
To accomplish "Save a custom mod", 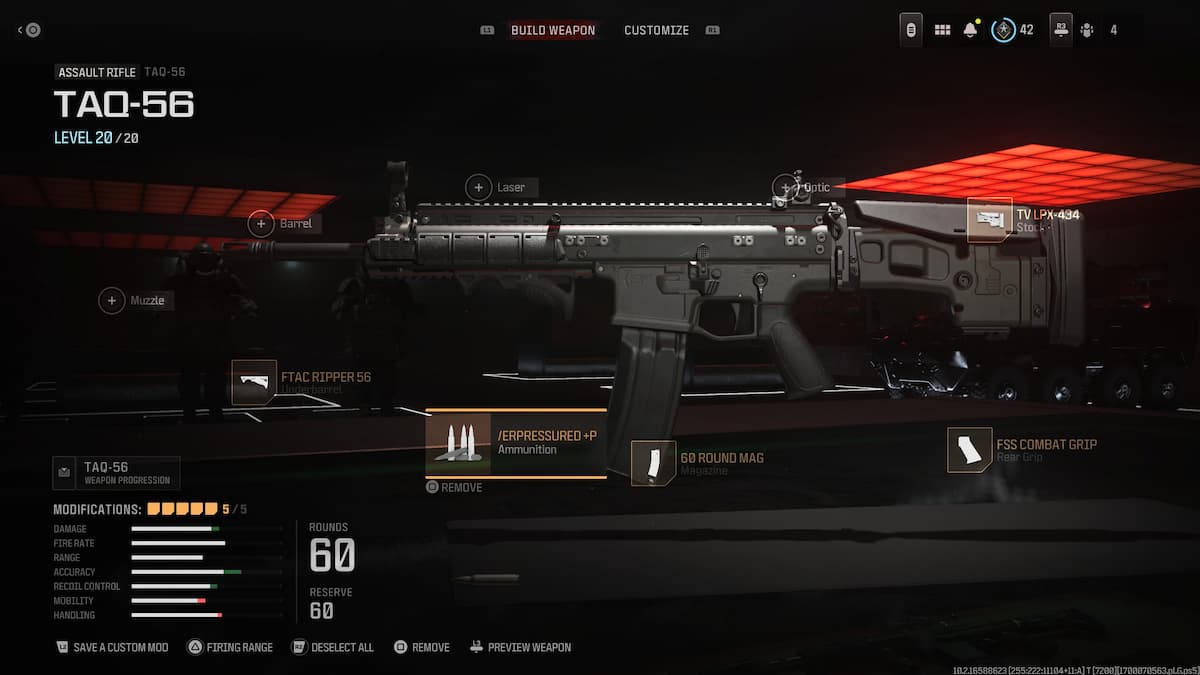I will [x=112, y=647].
